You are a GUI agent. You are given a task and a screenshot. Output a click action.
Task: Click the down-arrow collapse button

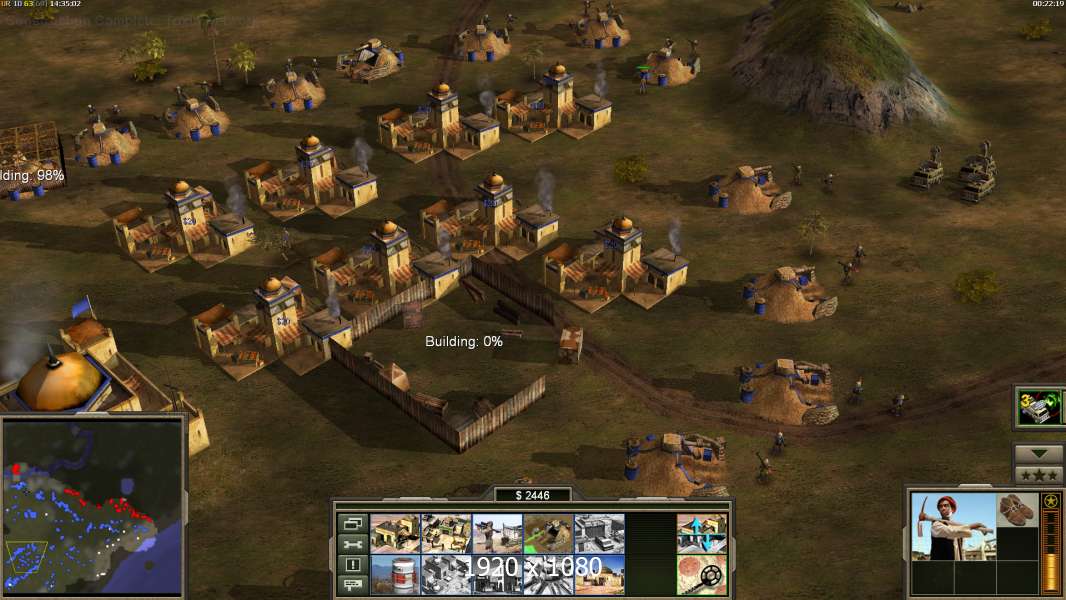[1038, 454]
